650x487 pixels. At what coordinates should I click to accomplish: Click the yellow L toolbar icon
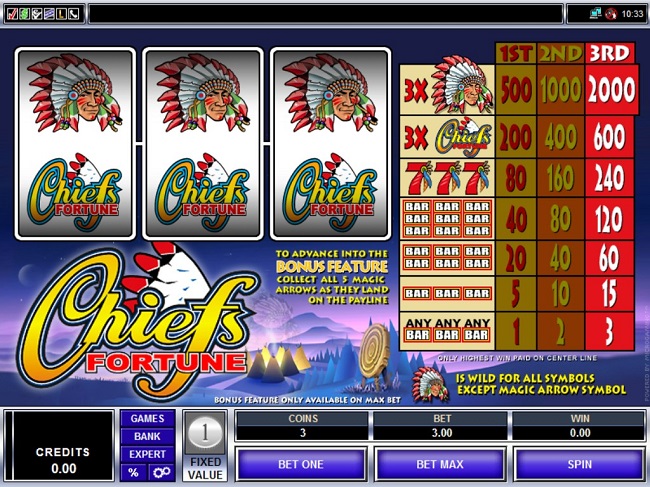pyautogui.click(x=62, y=13)
